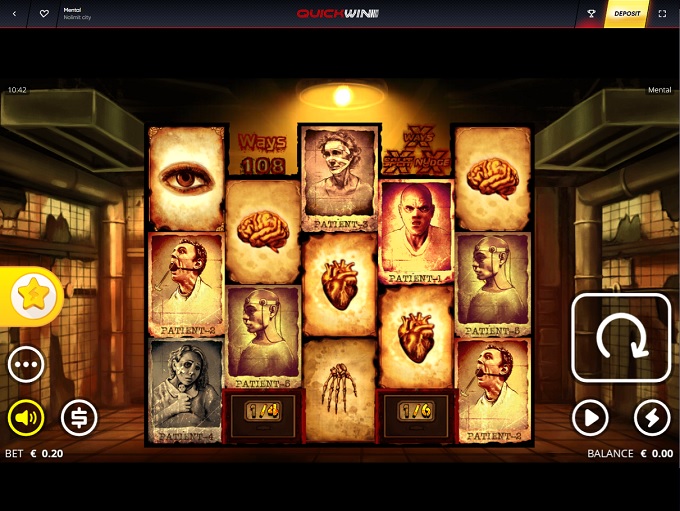The height and width of the screenshot is (511, 680).
Task: Go back with the top-left arrow
Action: 15,14
